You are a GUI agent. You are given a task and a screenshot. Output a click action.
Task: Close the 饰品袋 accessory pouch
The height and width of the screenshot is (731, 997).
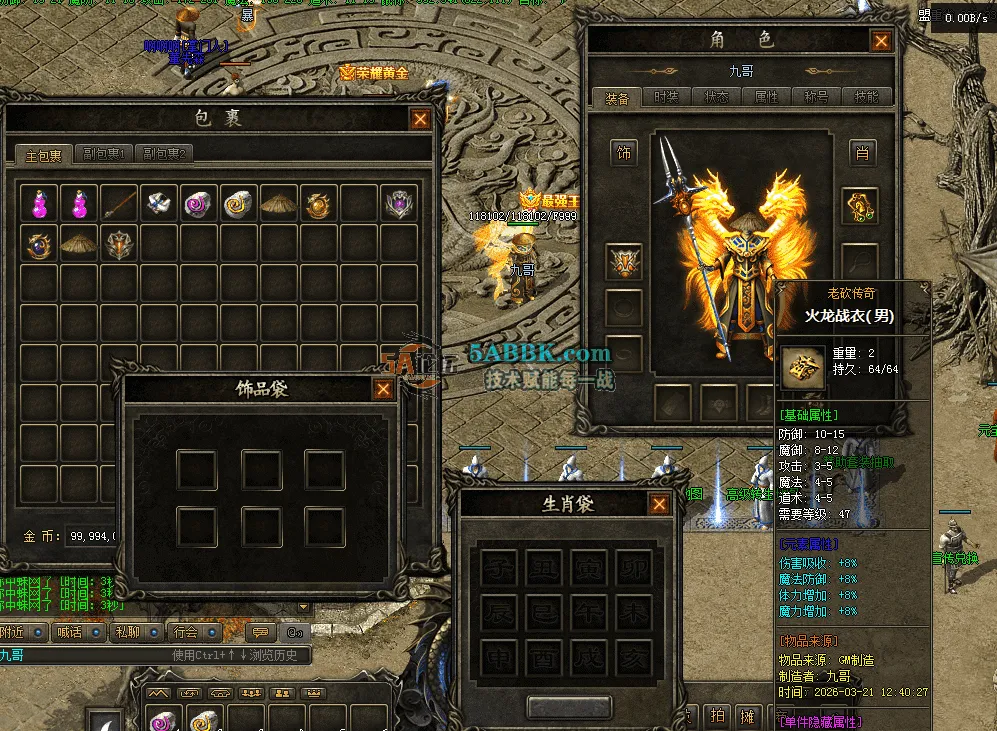tap(383, 390)
